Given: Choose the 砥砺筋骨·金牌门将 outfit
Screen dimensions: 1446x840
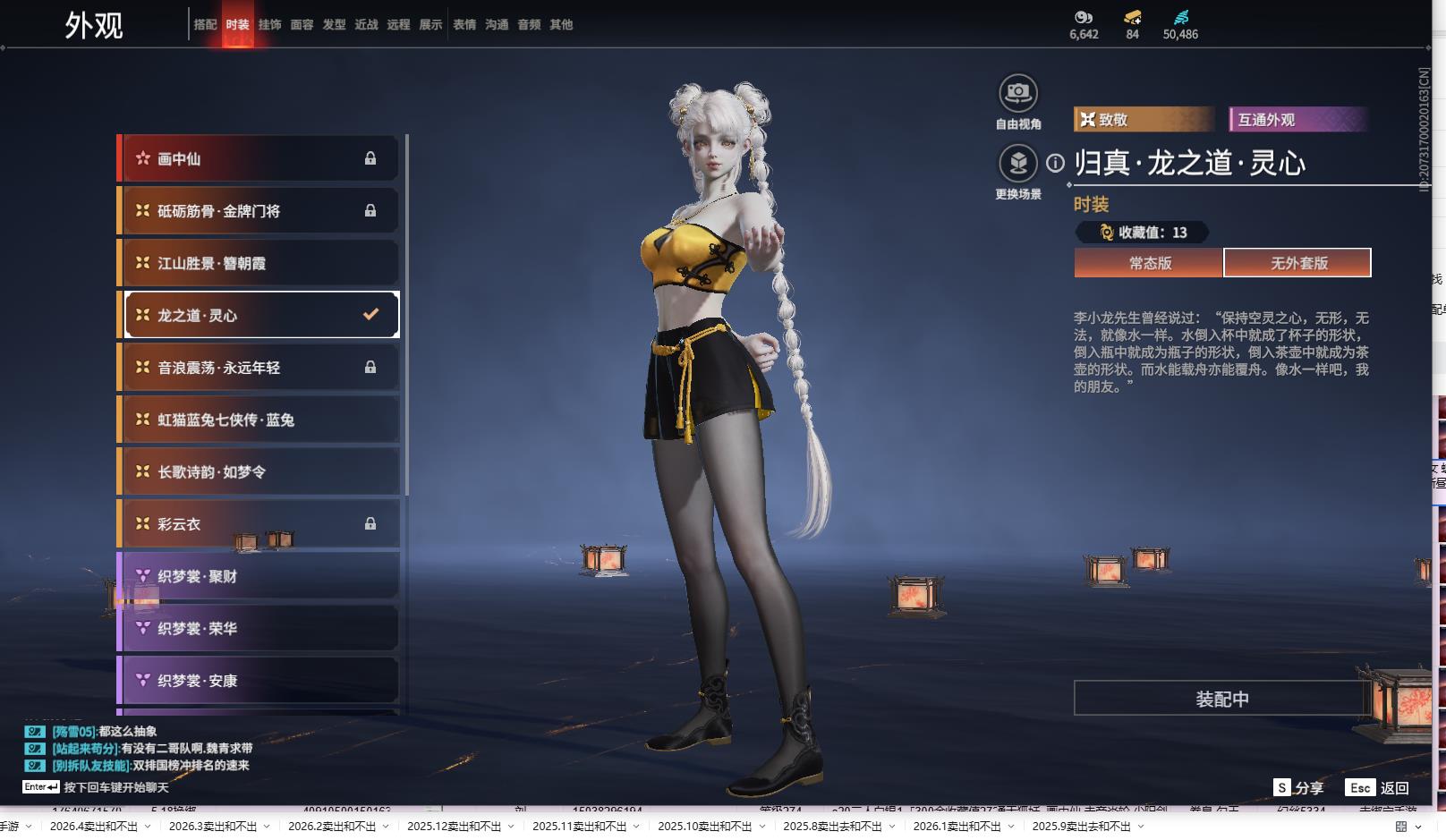Looking at the screenshot, I should coord(258,211).
